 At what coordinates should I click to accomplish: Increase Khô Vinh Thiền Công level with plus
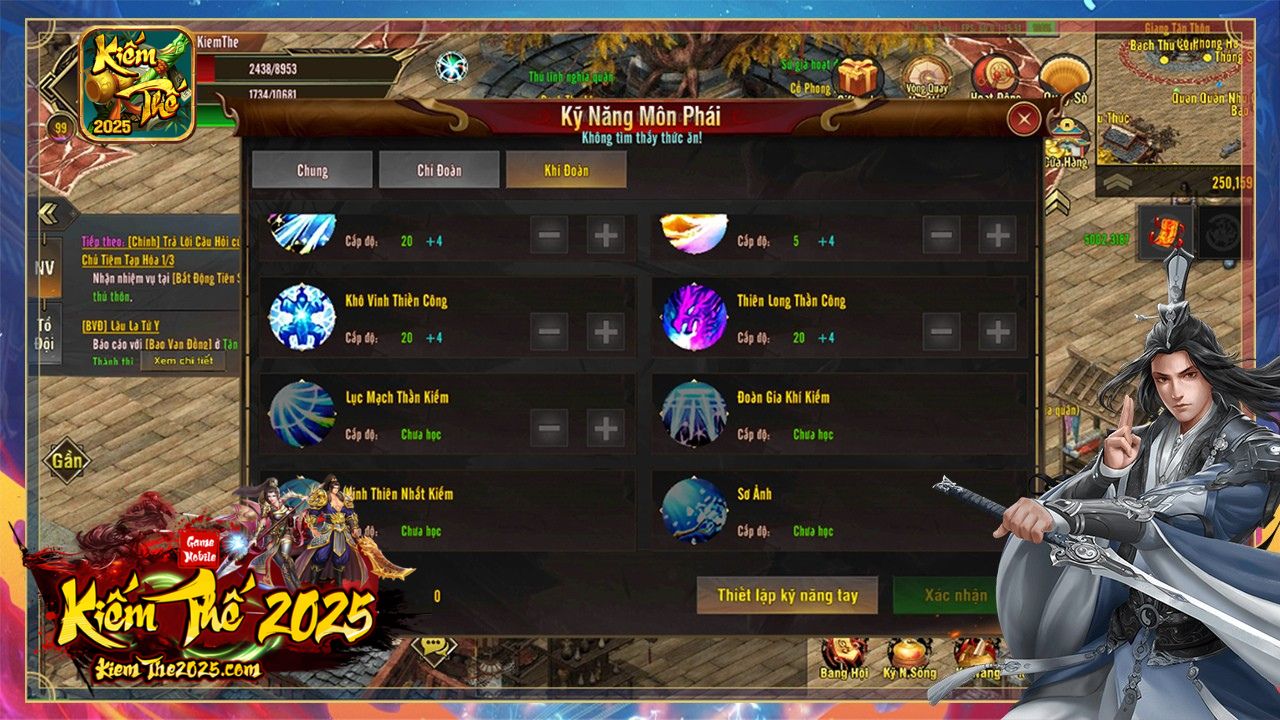(604, 331)
